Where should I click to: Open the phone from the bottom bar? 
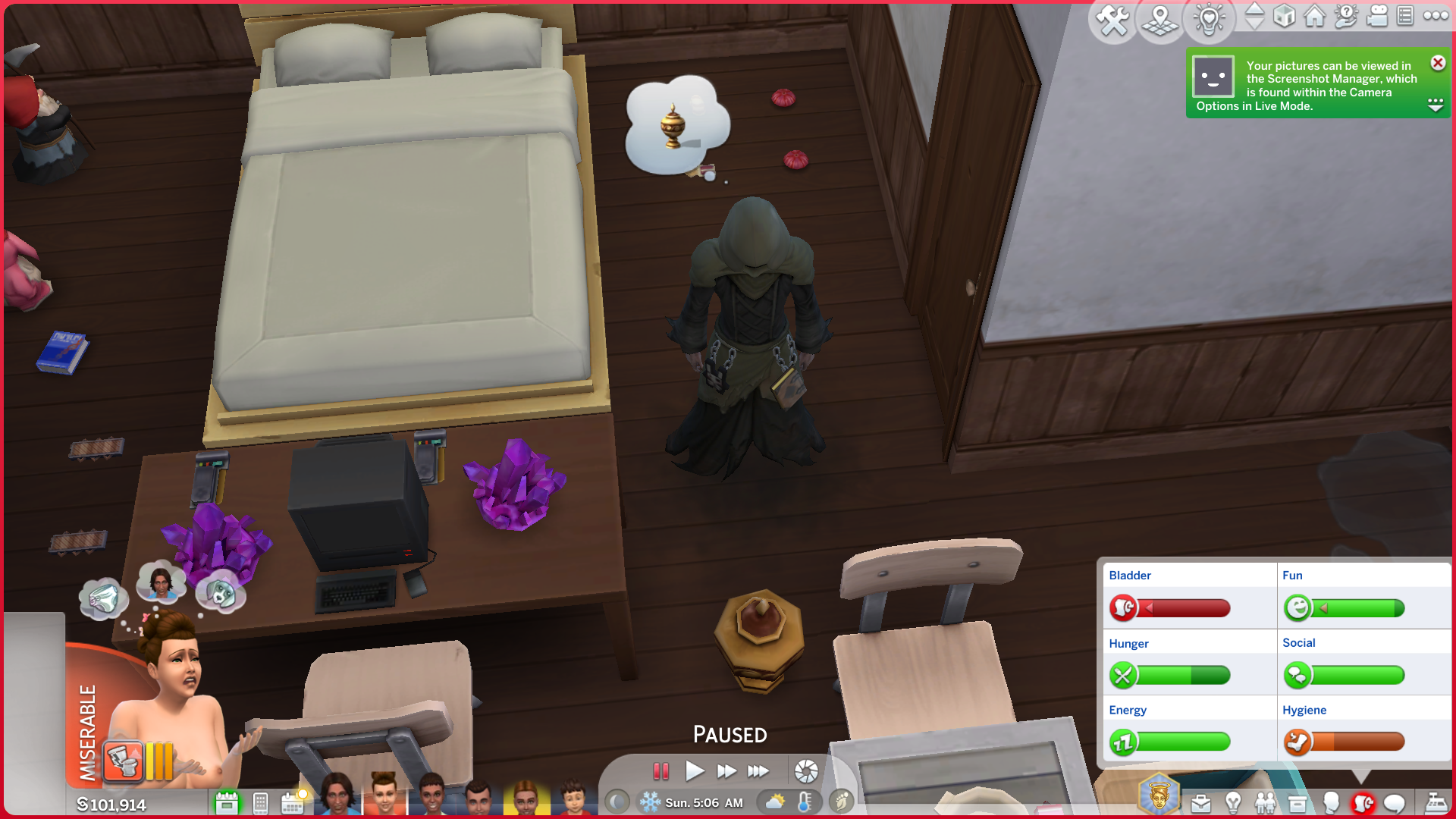(260, 803)
